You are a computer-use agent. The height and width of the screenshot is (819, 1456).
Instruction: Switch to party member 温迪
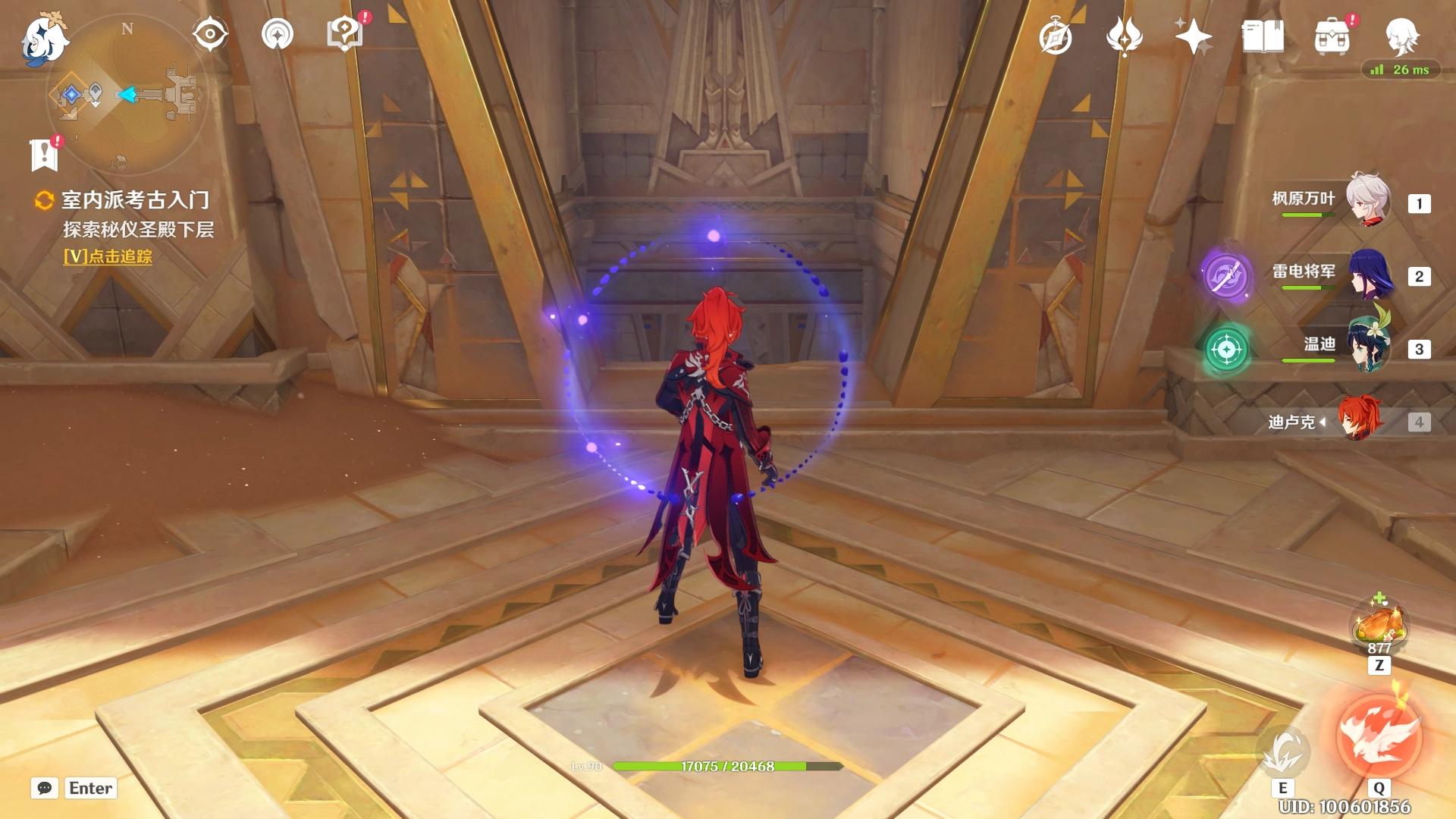[1369, 347]
